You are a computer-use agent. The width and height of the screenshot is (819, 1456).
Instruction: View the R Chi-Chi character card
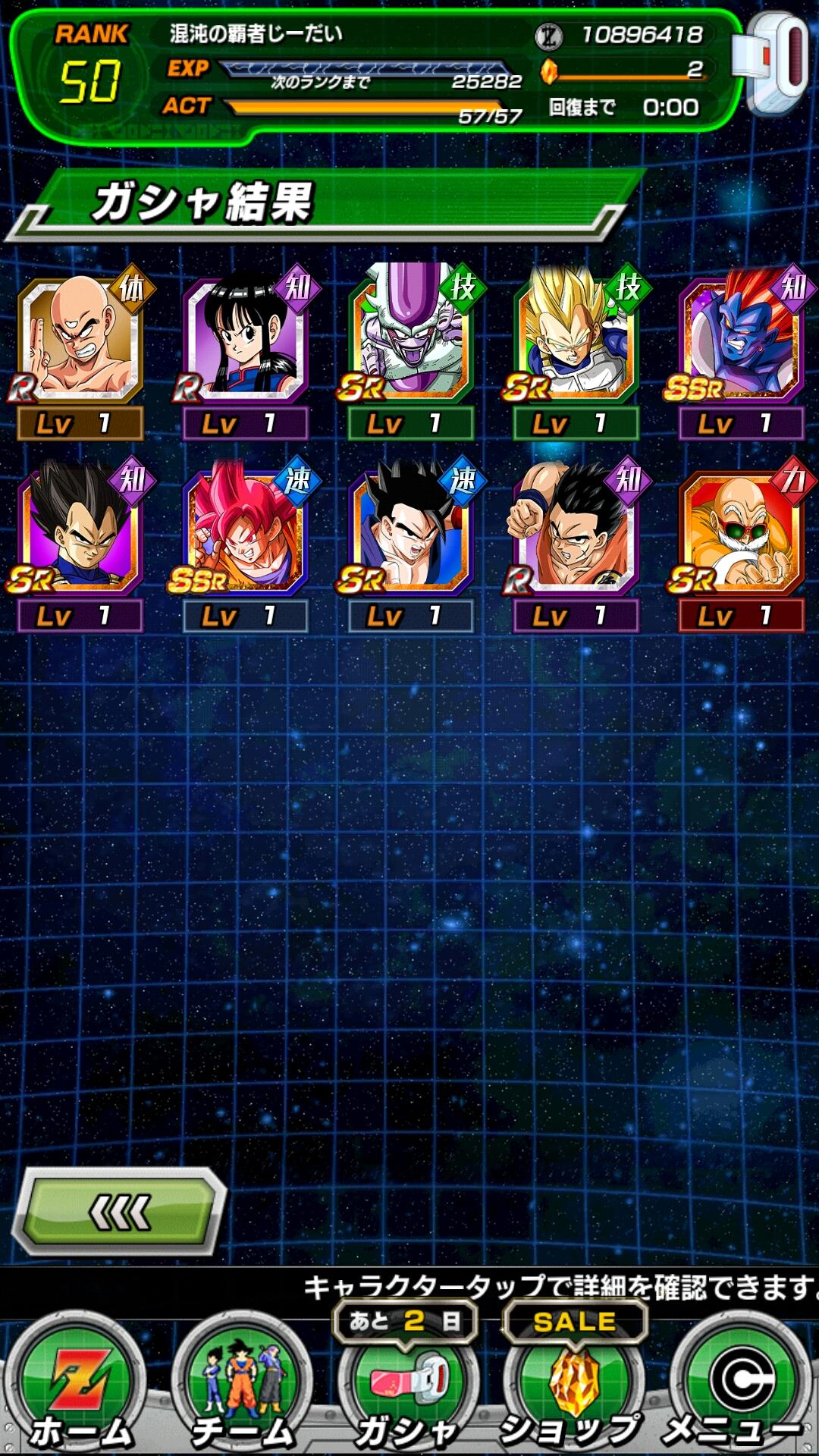pyautogui.click(x=245, y=341)
